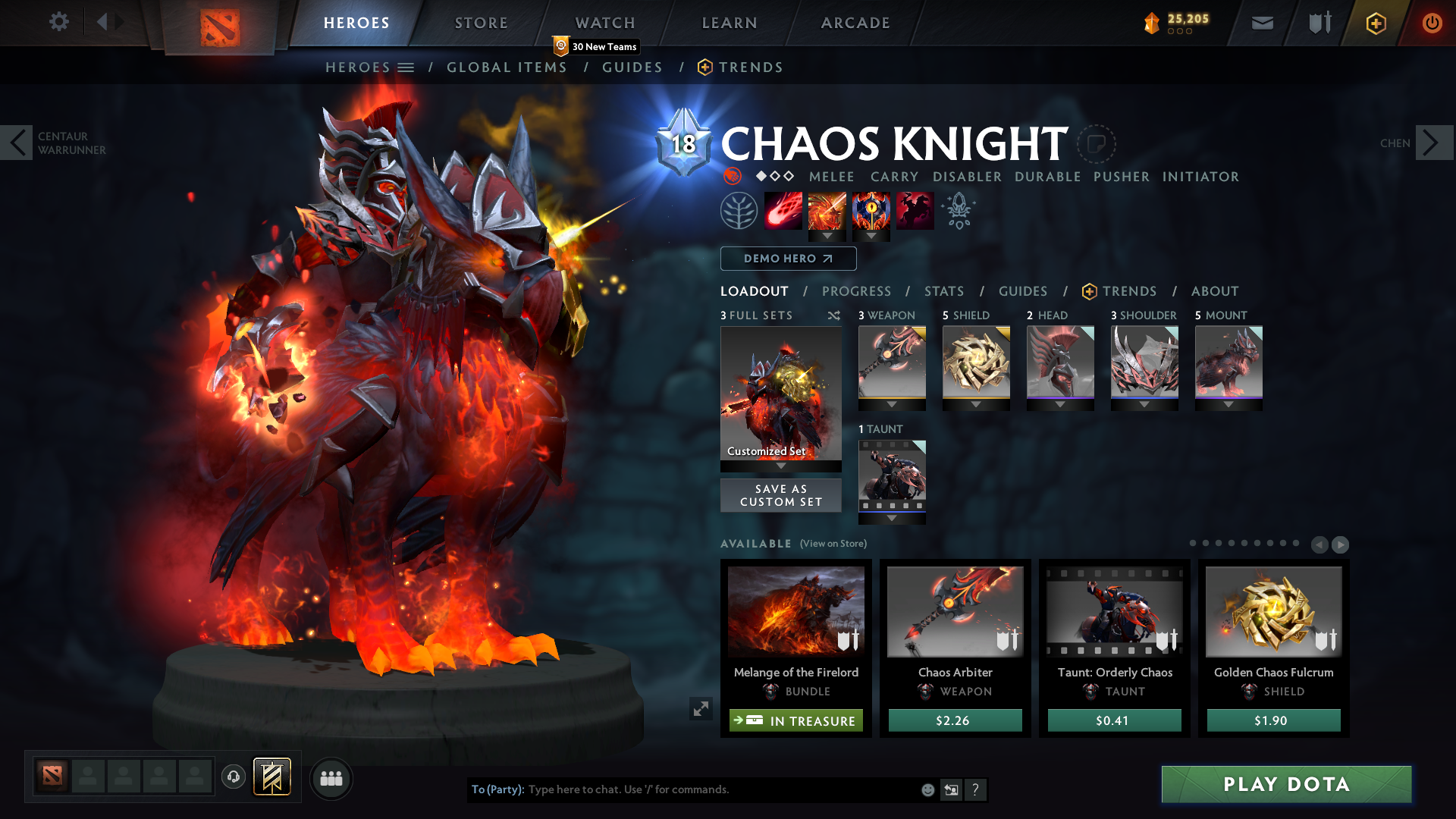Shuffle full sets with the shuffle icon

click(x=834, y=316)
